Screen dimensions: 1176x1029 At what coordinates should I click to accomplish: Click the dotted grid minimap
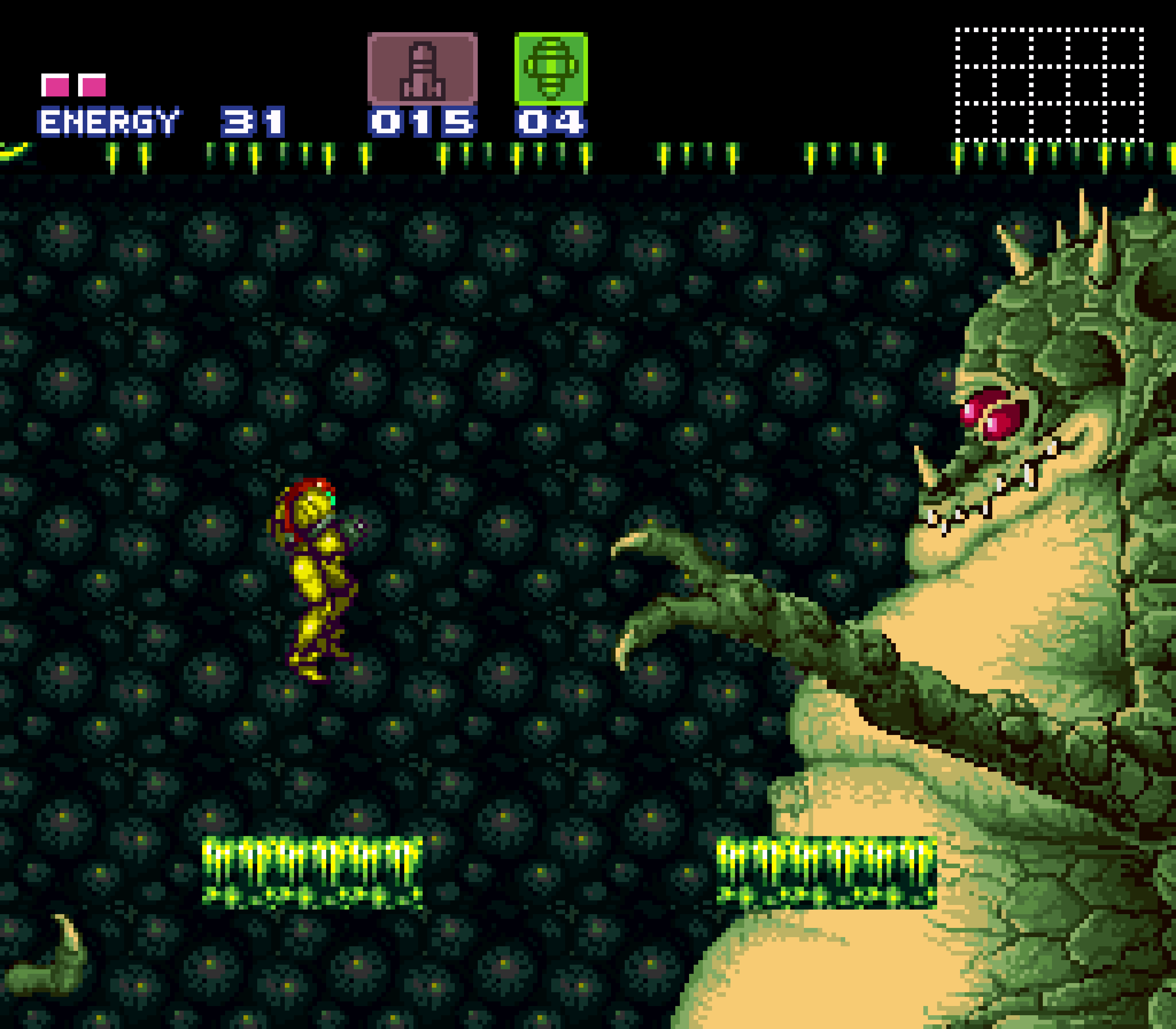click(x=1049, y=84)
